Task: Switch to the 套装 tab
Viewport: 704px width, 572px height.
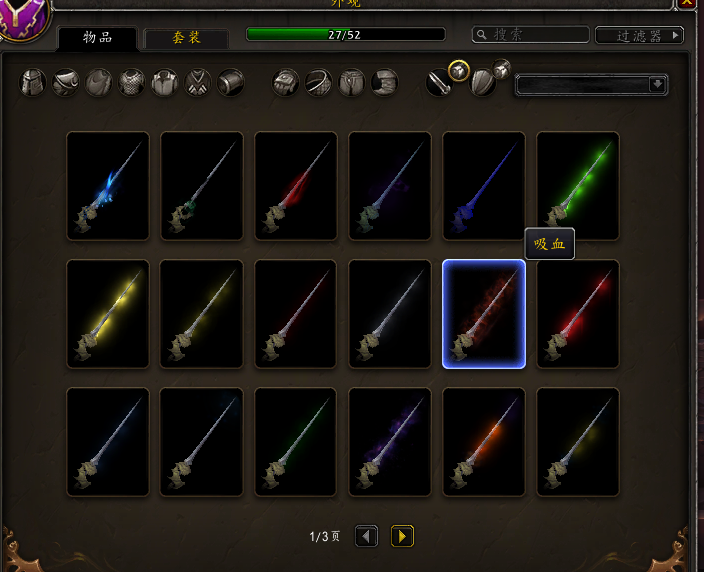Action: click(186, 39)
